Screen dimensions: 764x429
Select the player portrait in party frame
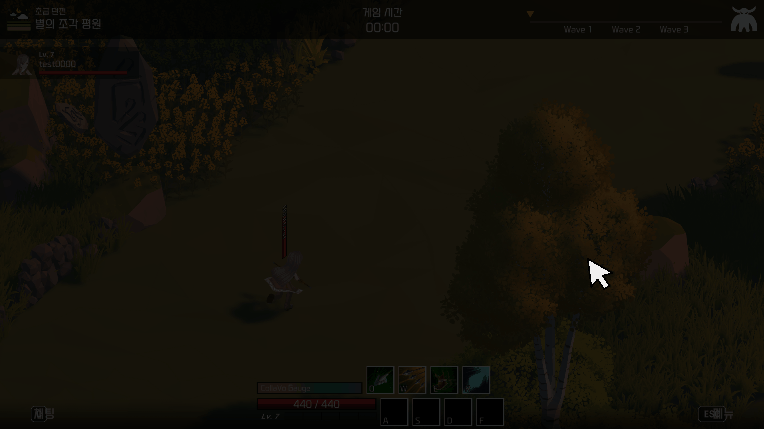(x=23, y=66)
